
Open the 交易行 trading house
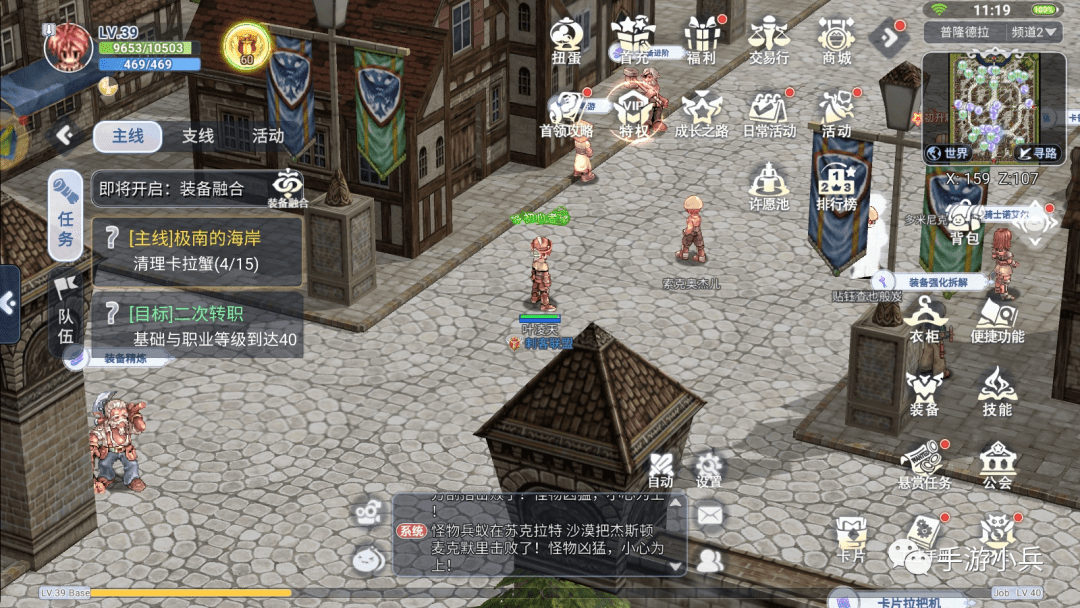point(769,38)
